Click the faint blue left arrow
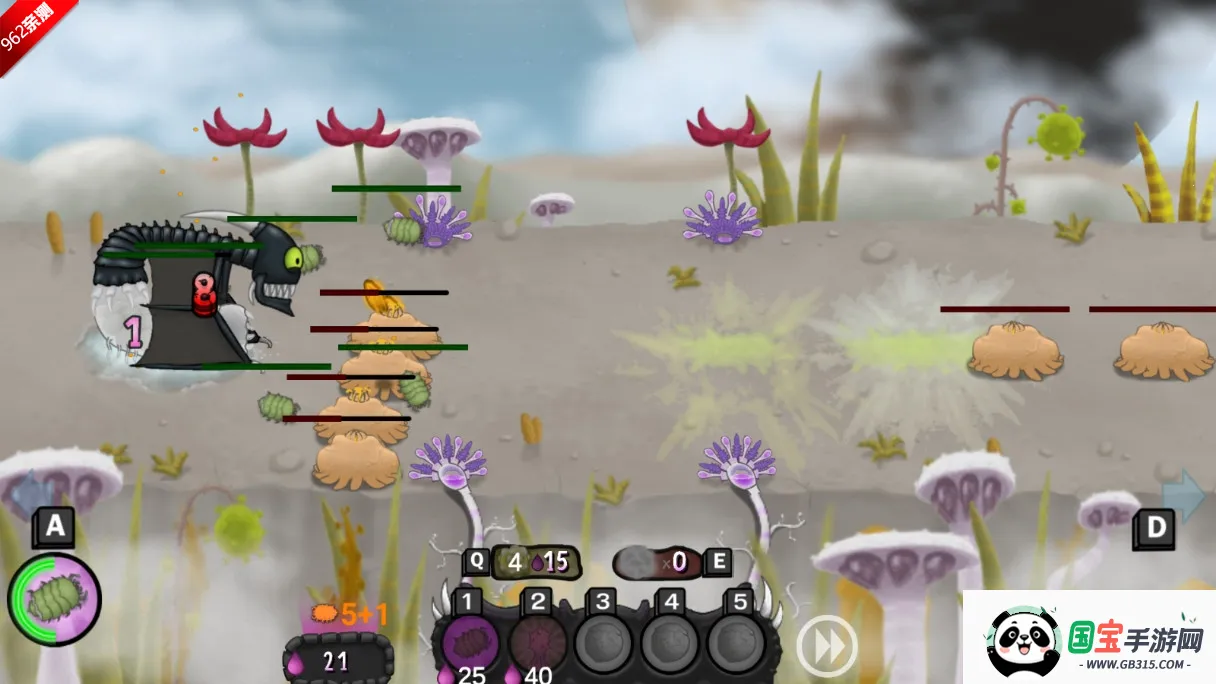This screenshot has height=684, width=1216. click(30, 495)
